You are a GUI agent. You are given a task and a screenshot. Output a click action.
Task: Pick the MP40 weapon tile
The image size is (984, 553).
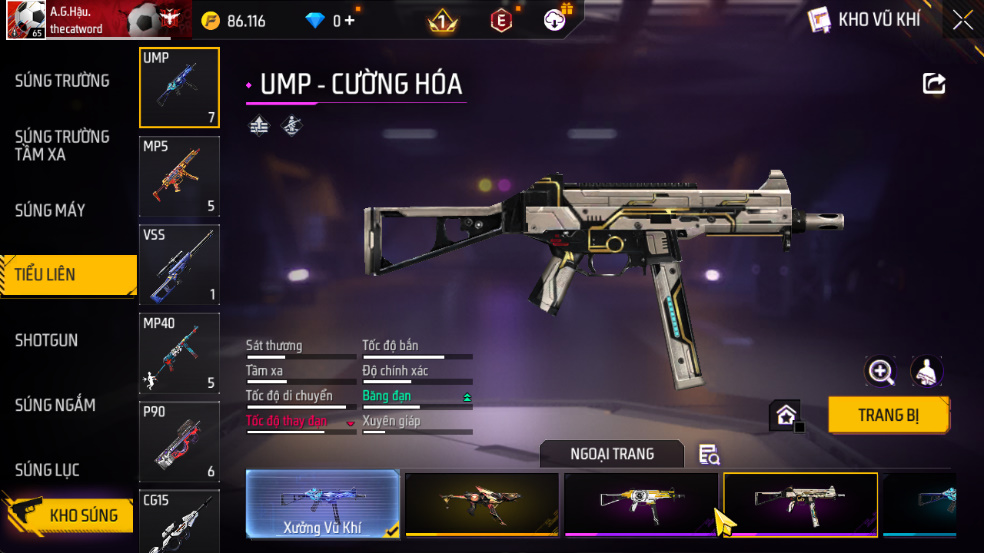179,353
